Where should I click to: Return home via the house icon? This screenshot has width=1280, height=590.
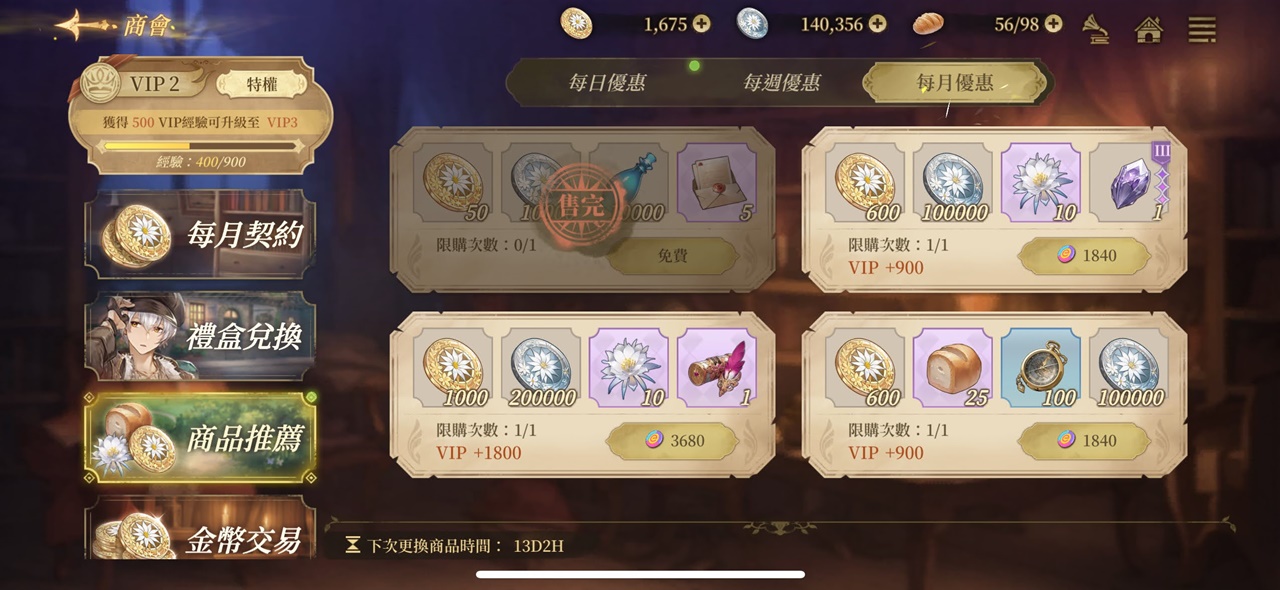(1149, 29)
